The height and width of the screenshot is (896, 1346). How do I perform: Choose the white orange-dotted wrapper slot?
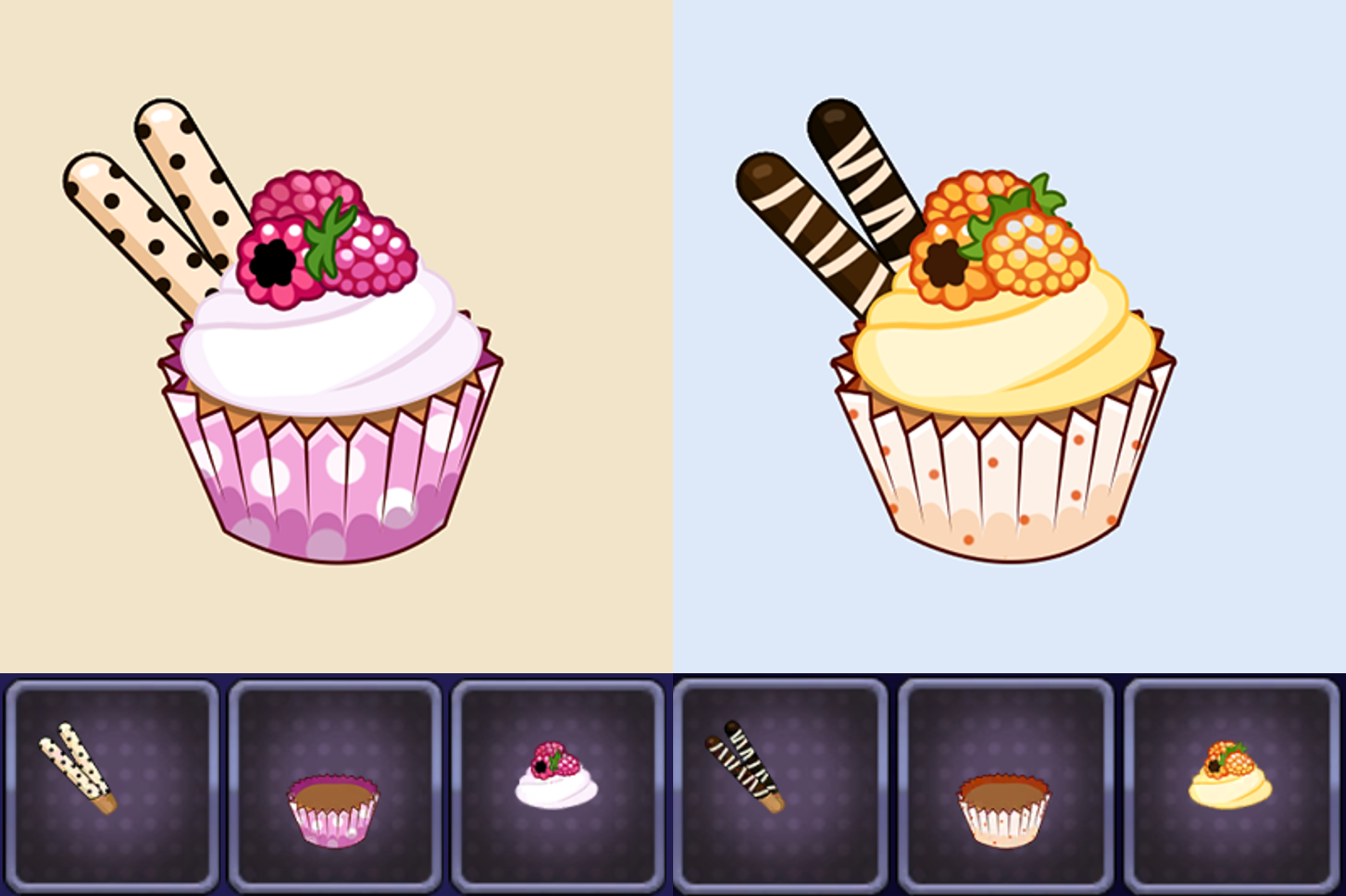(1005, 785)
